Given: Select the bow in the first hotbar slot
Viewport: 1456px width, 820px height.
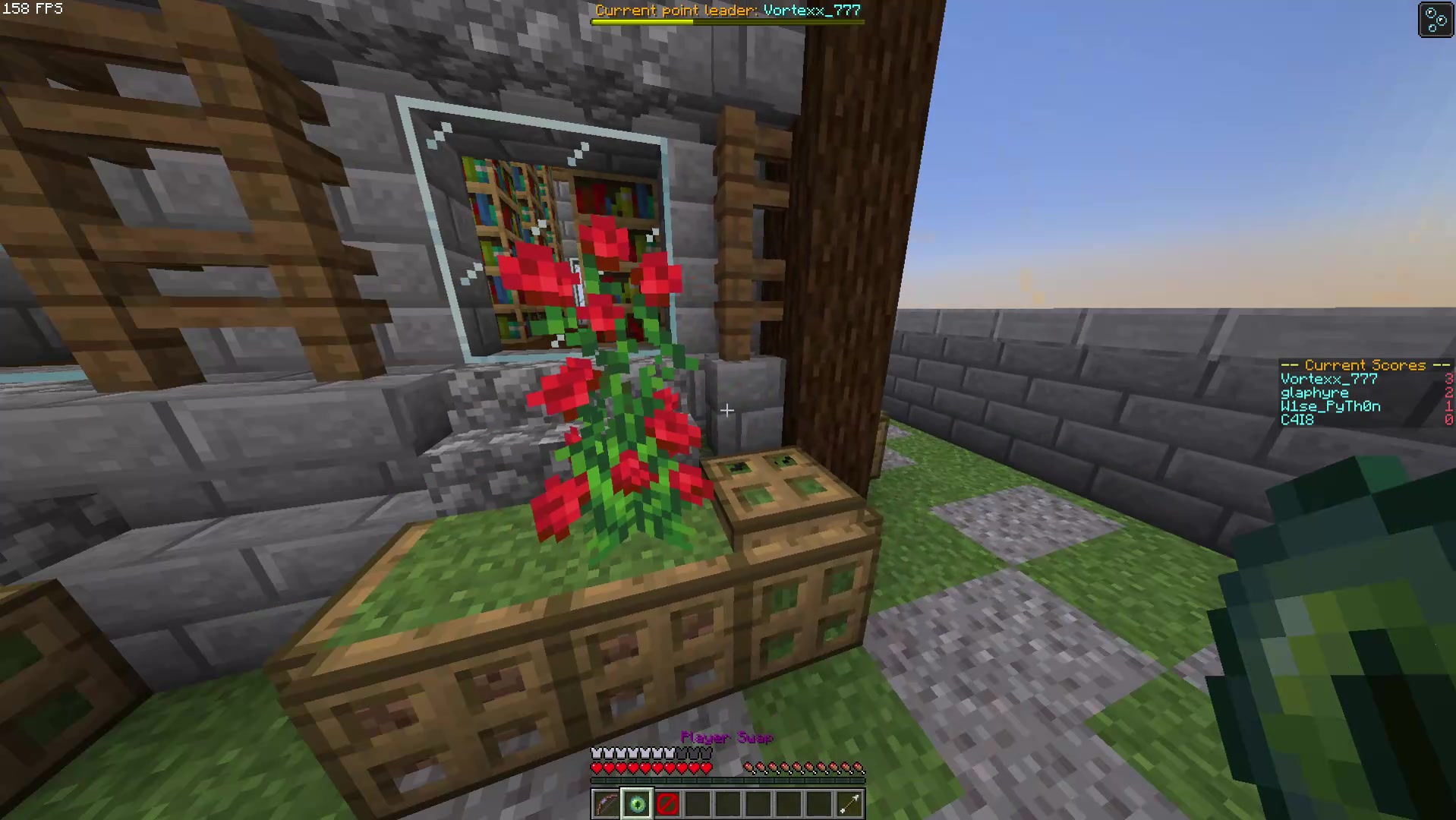Looking at the screenshot, I should [606, 803].
